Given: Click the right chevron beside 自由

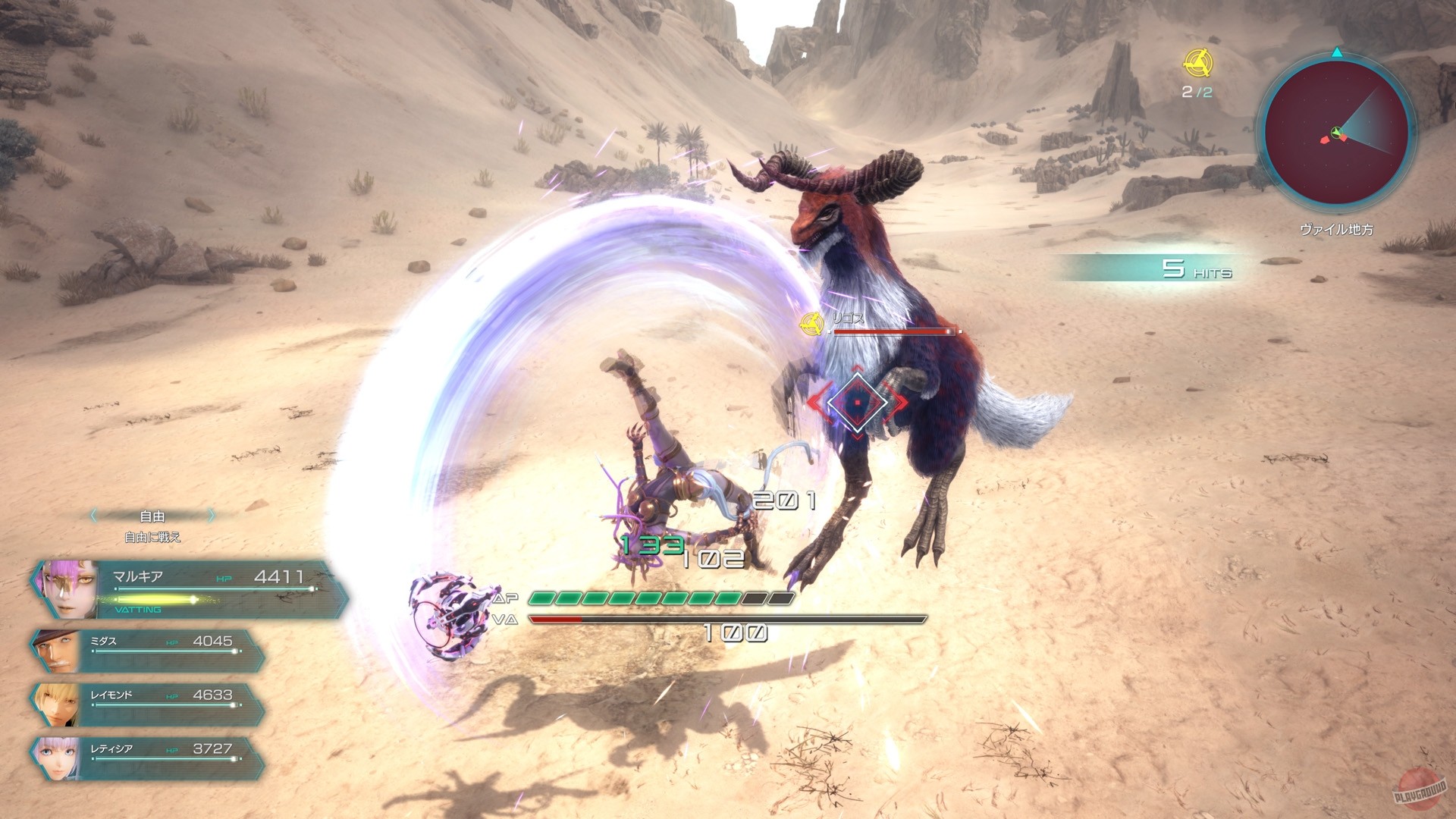Looking at the screenshot, I should [x=211, y=516].
